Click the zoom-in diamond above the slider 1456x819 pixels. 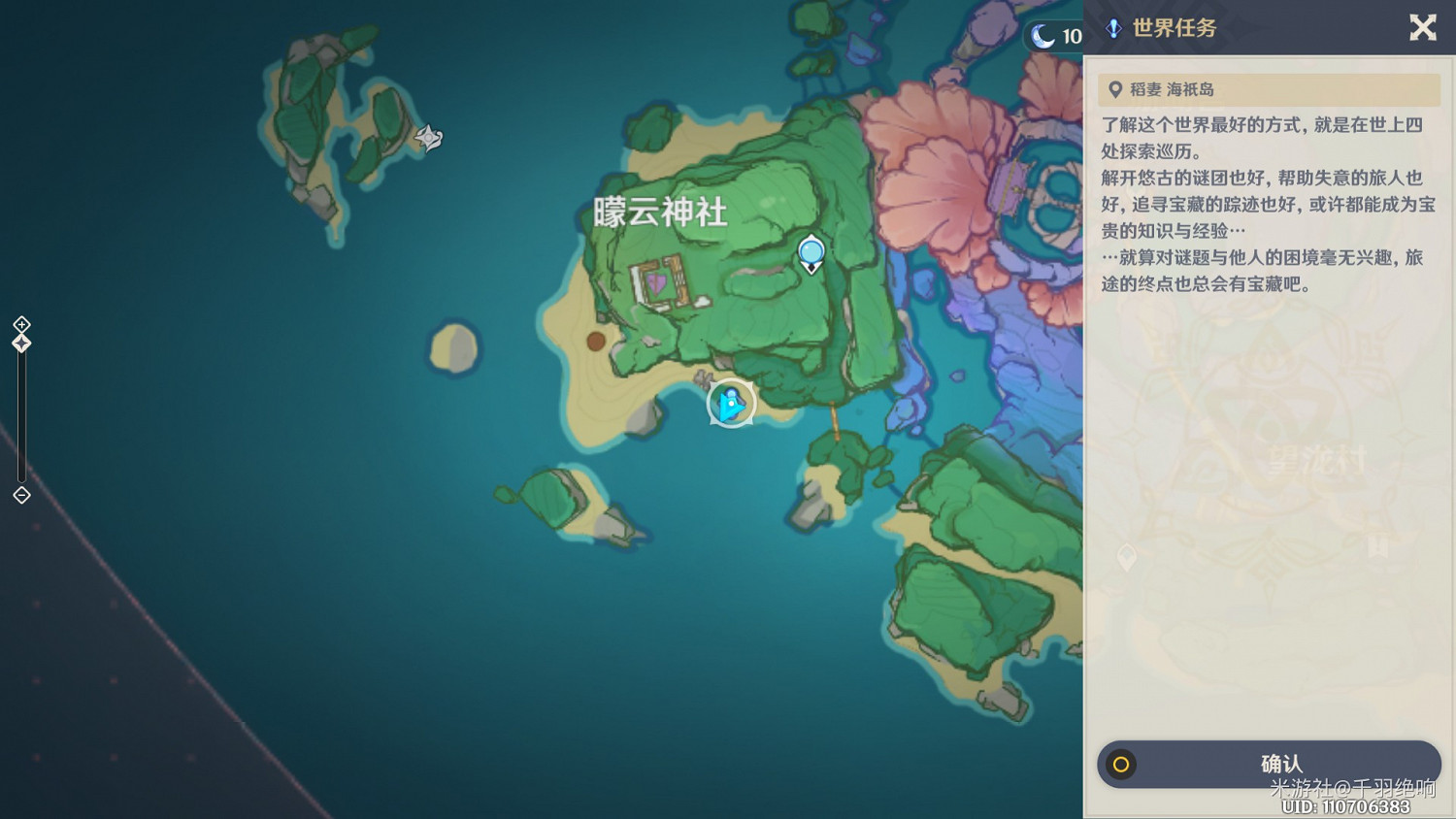(20, 325)
